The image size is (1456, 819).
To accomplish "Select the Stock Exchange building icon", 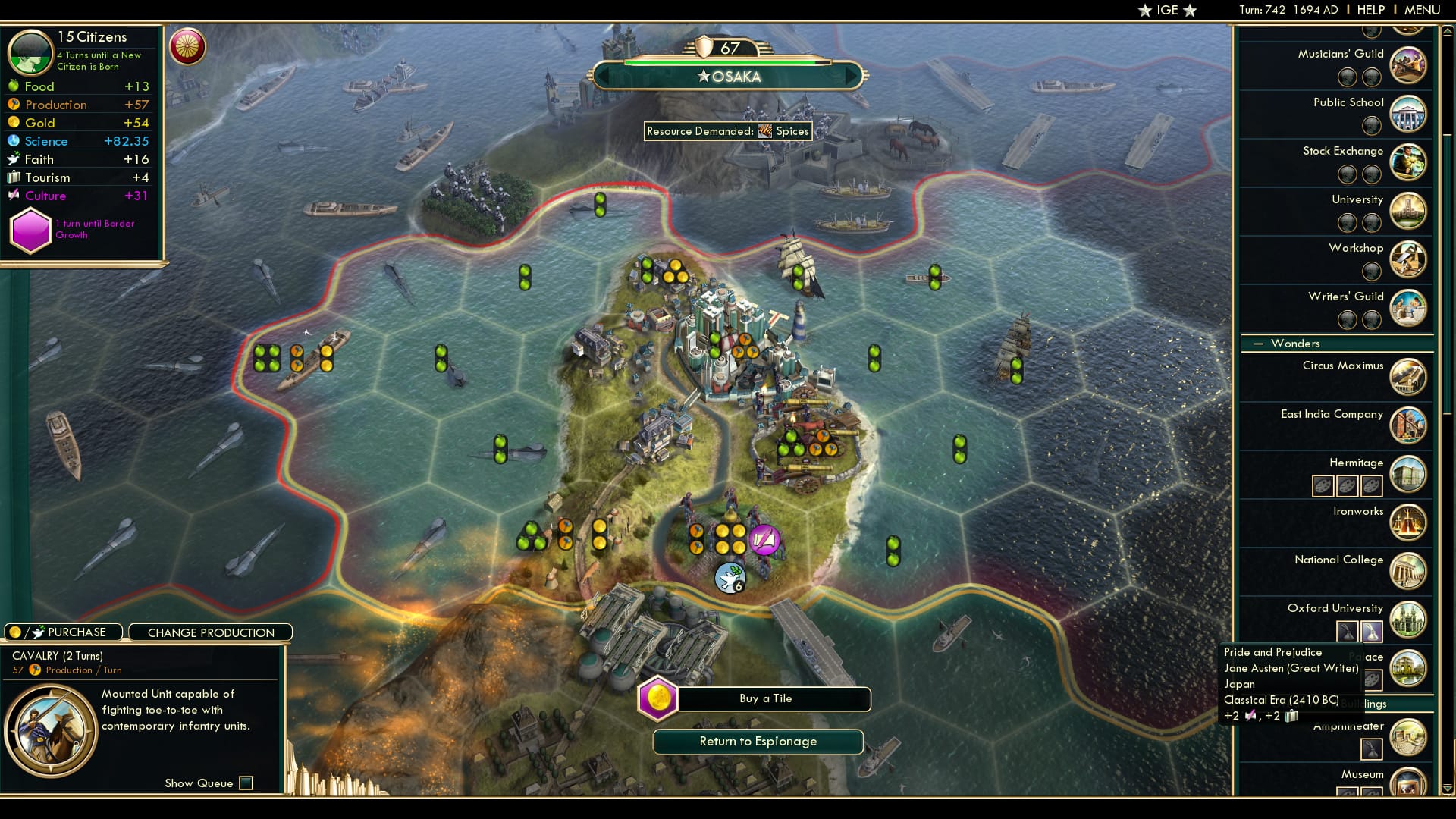I will pyautogui.click(x=1409, y=162).
